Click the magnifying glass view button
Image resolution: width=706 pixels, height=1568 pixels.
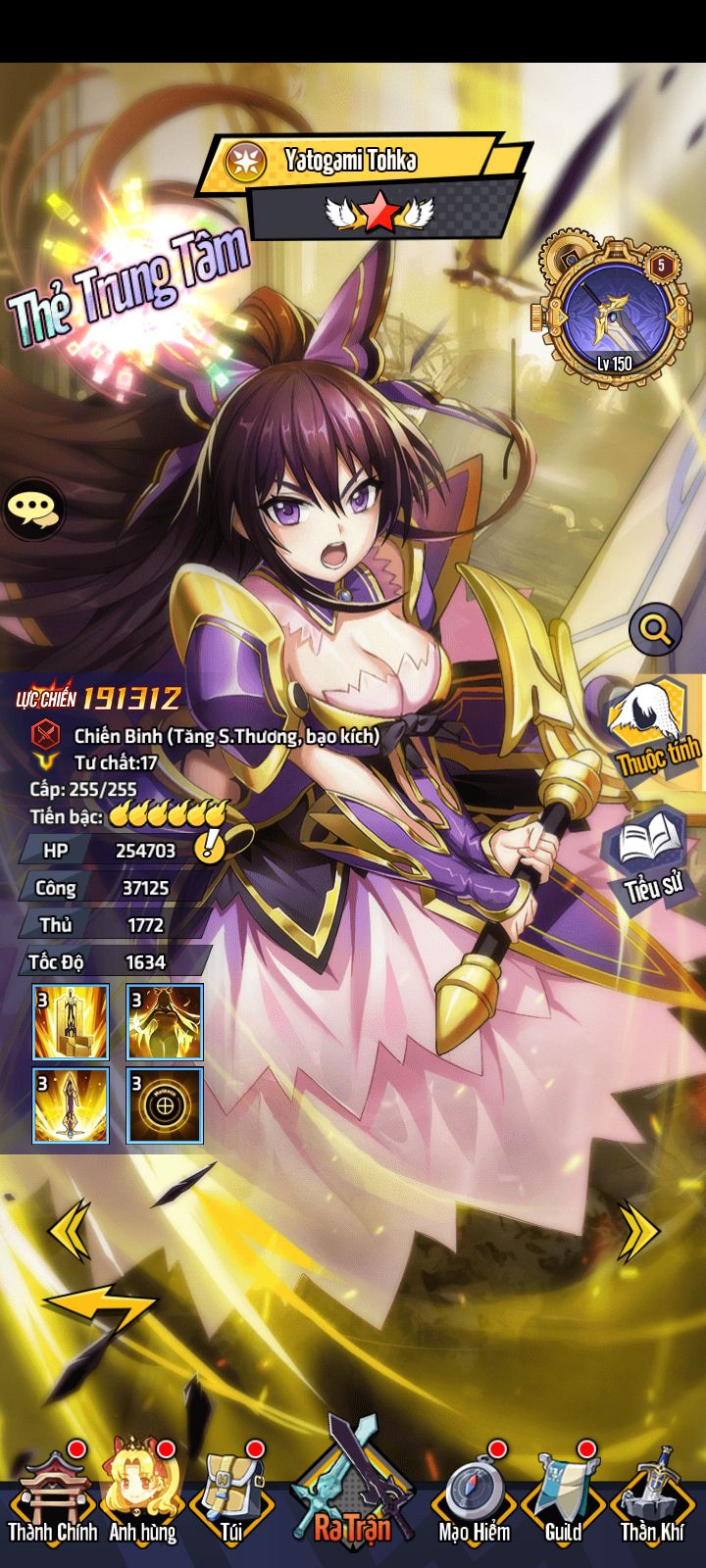(x=655, y=628)
